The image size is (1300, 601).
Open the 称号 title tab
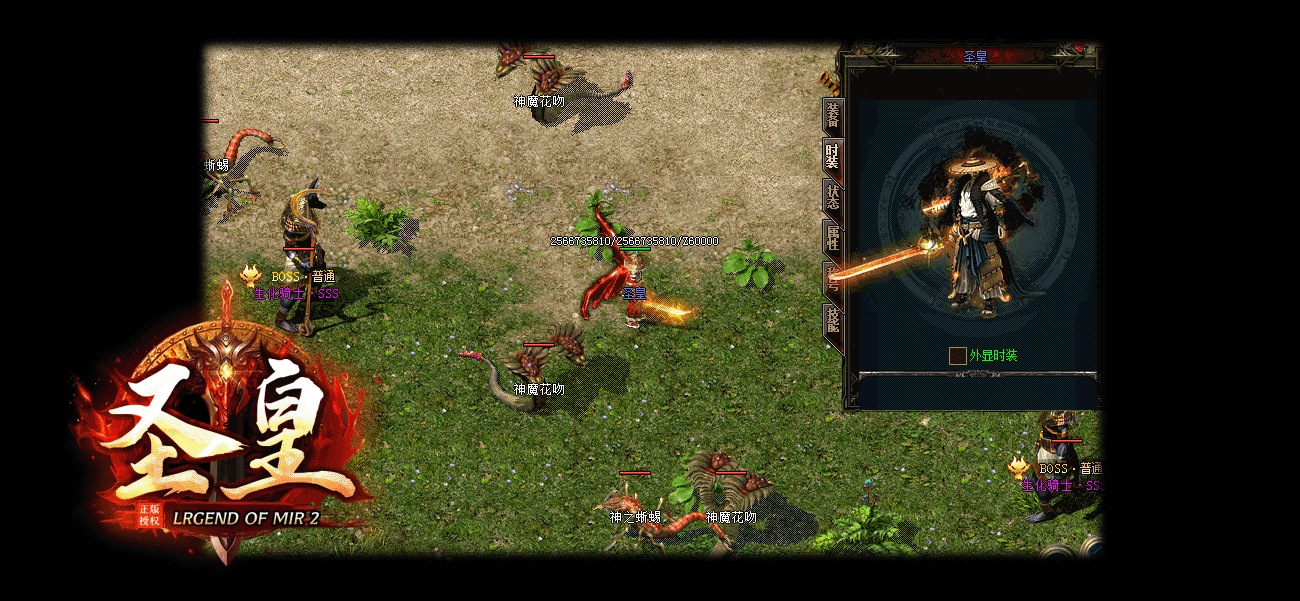pyautogui.click(x=832, y=279)
